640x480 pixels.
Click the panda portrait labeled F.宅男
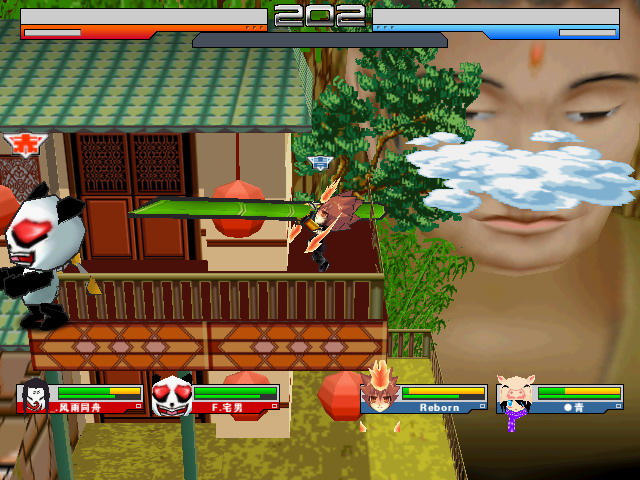pos(171,396)
